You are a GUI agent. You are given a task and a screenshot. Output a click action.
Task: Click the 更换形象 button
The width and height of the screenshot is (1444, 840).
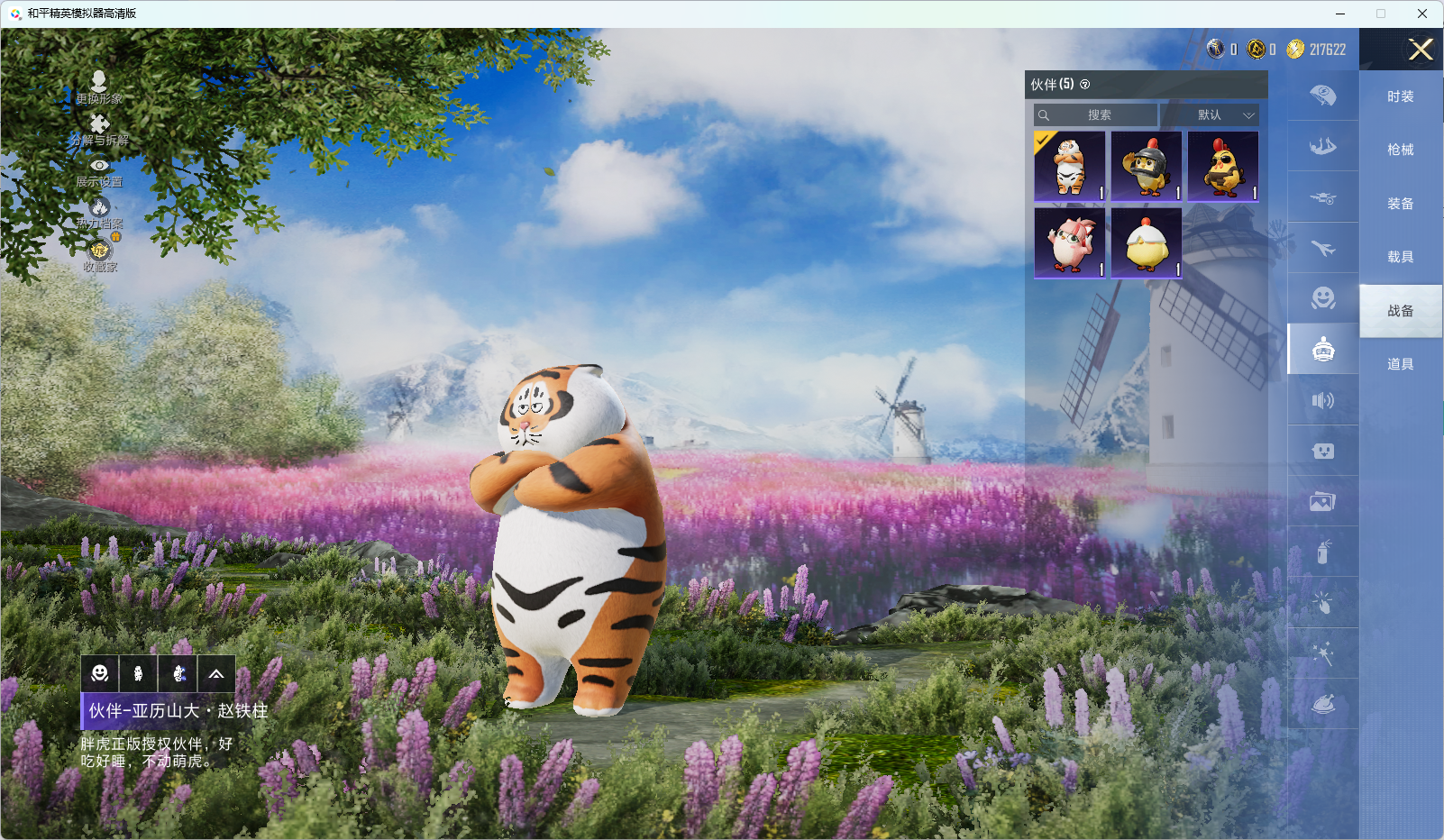pyautogui.click(x=99, y=87)
